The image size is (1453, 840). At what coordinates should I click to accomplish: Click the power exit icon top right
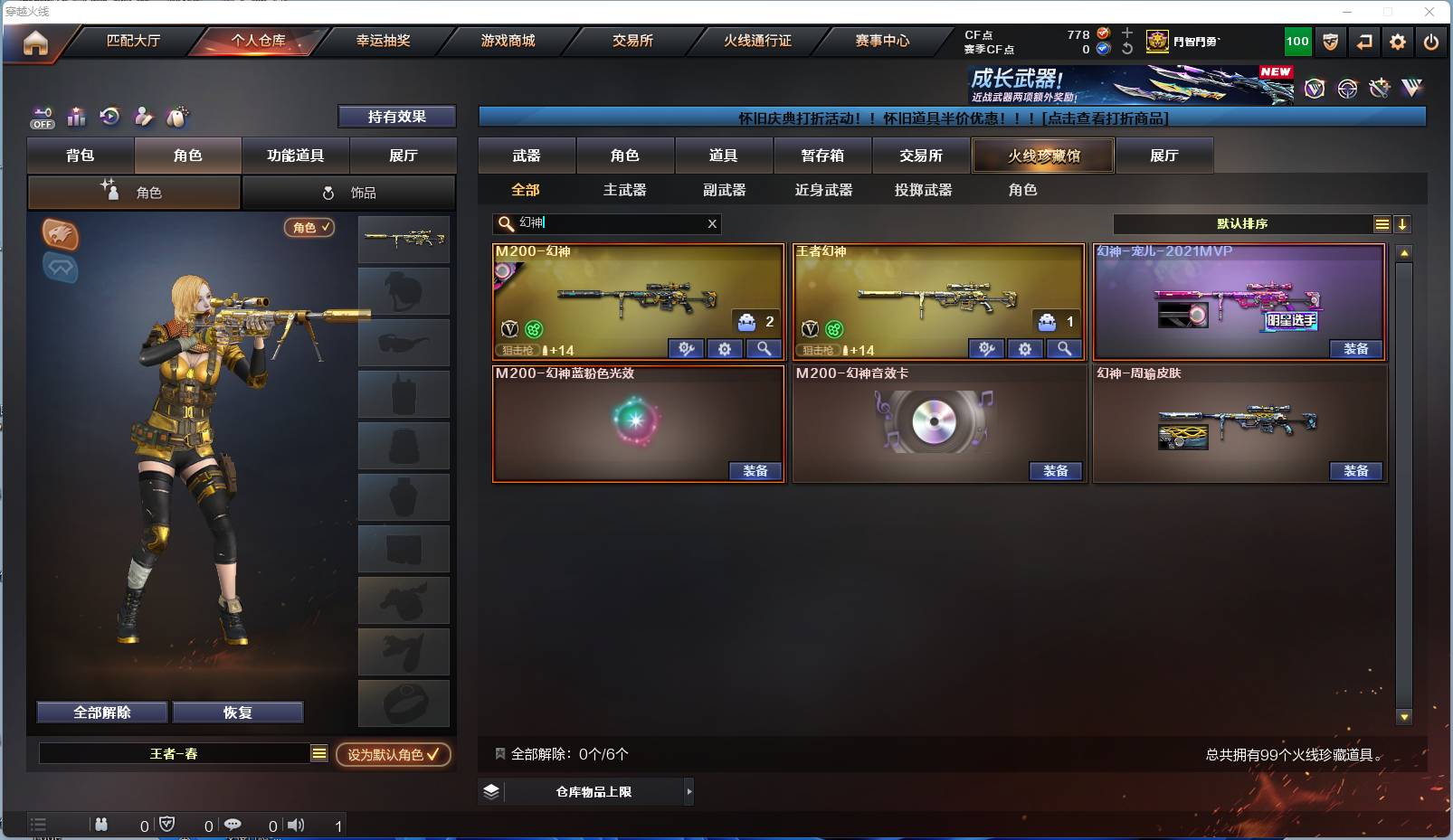[x=1431, y=42]
